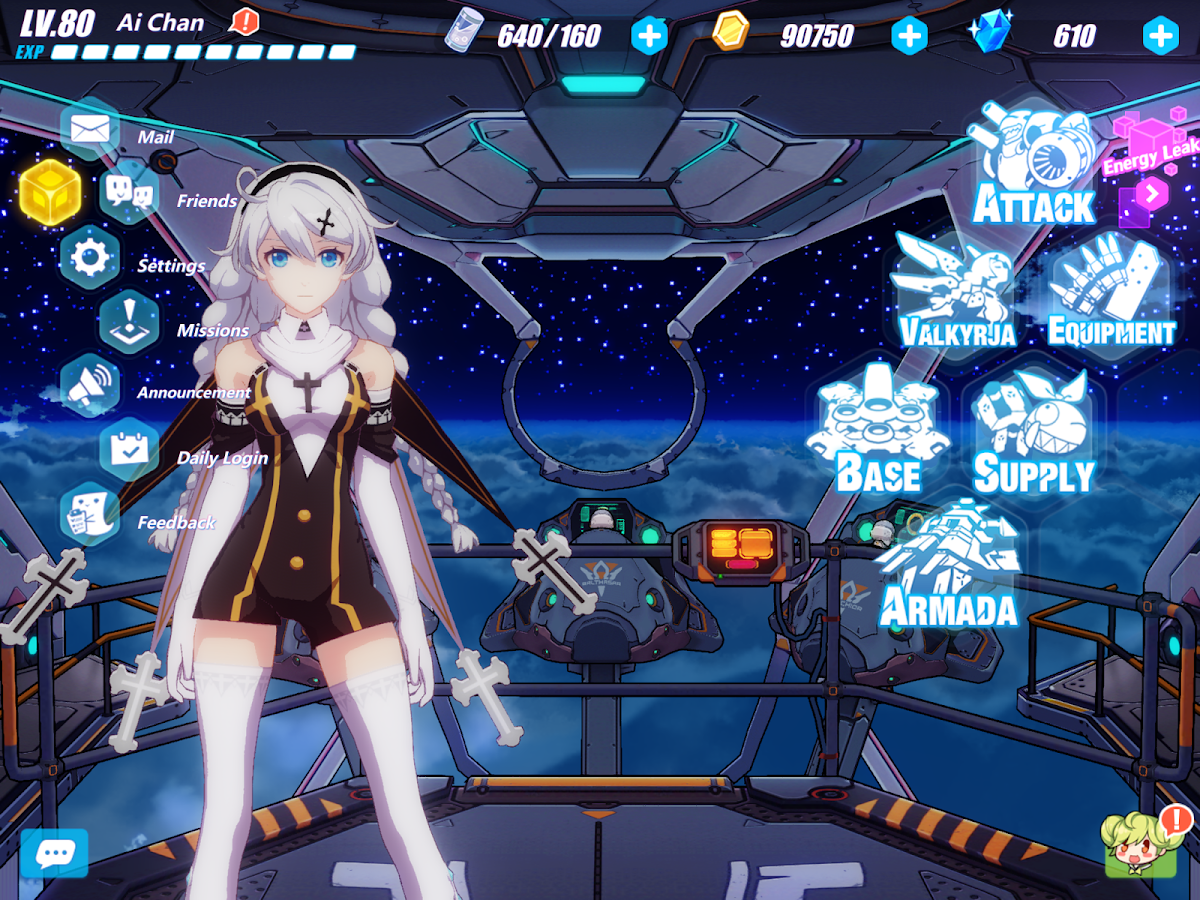The height and width of the screenshot is (900, 1200).
Task: Open the Energy Leak event
Action: [1152, 165]
